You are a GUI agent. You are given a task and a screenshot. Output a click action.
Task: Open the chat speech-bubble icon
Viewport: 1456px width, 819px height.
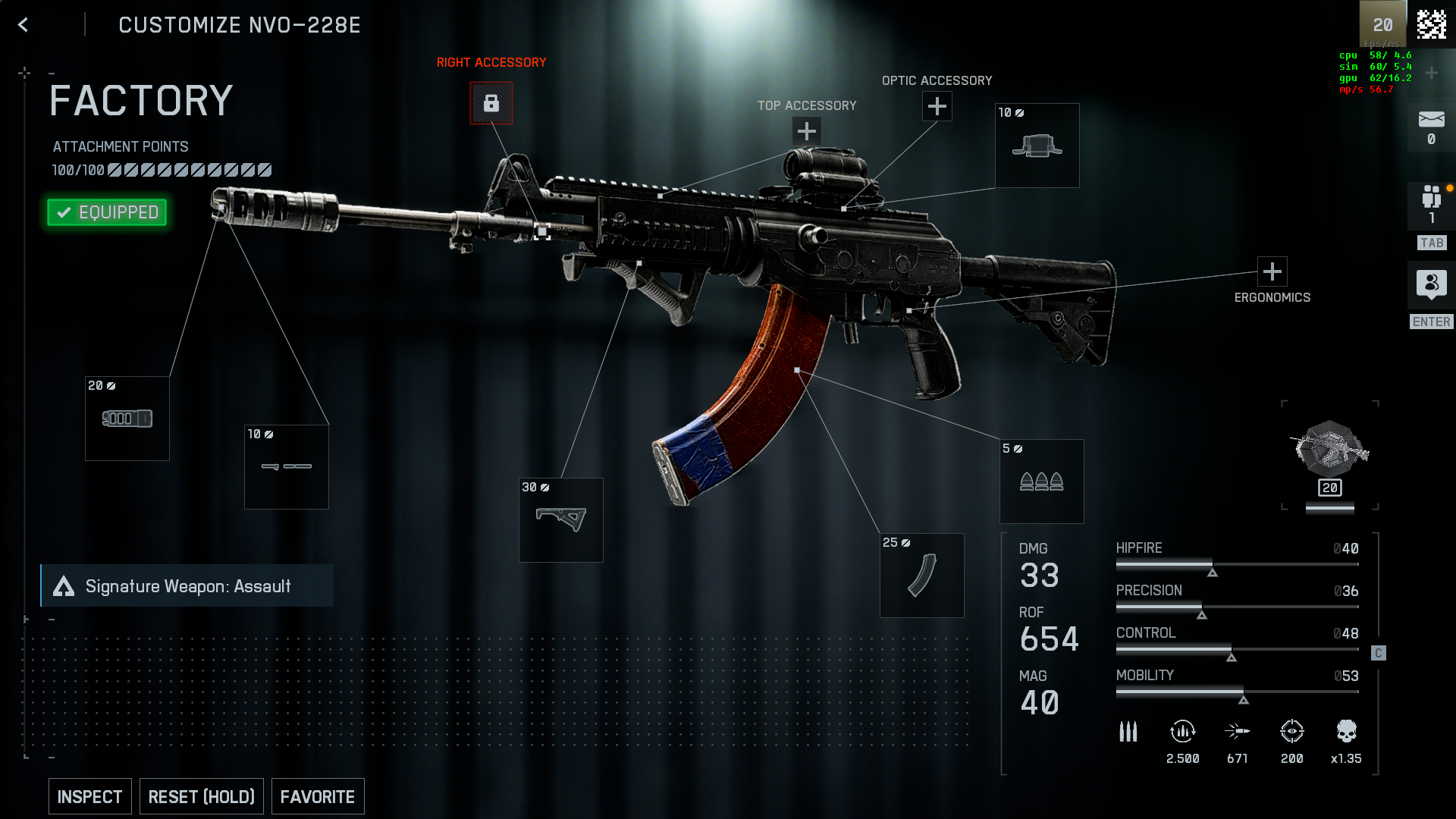[1431, 284]
